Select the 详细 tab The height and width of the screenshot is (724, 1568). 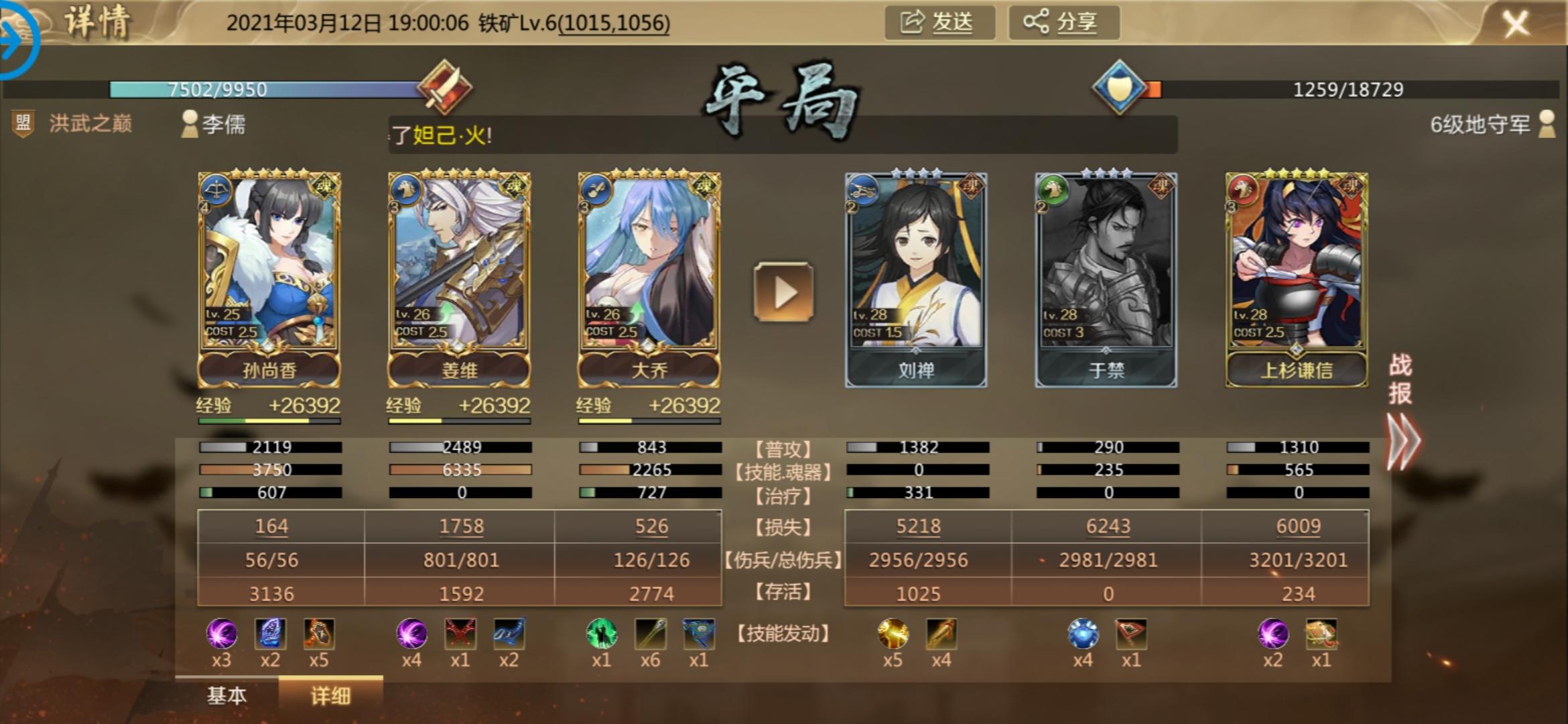click(330, 696)
